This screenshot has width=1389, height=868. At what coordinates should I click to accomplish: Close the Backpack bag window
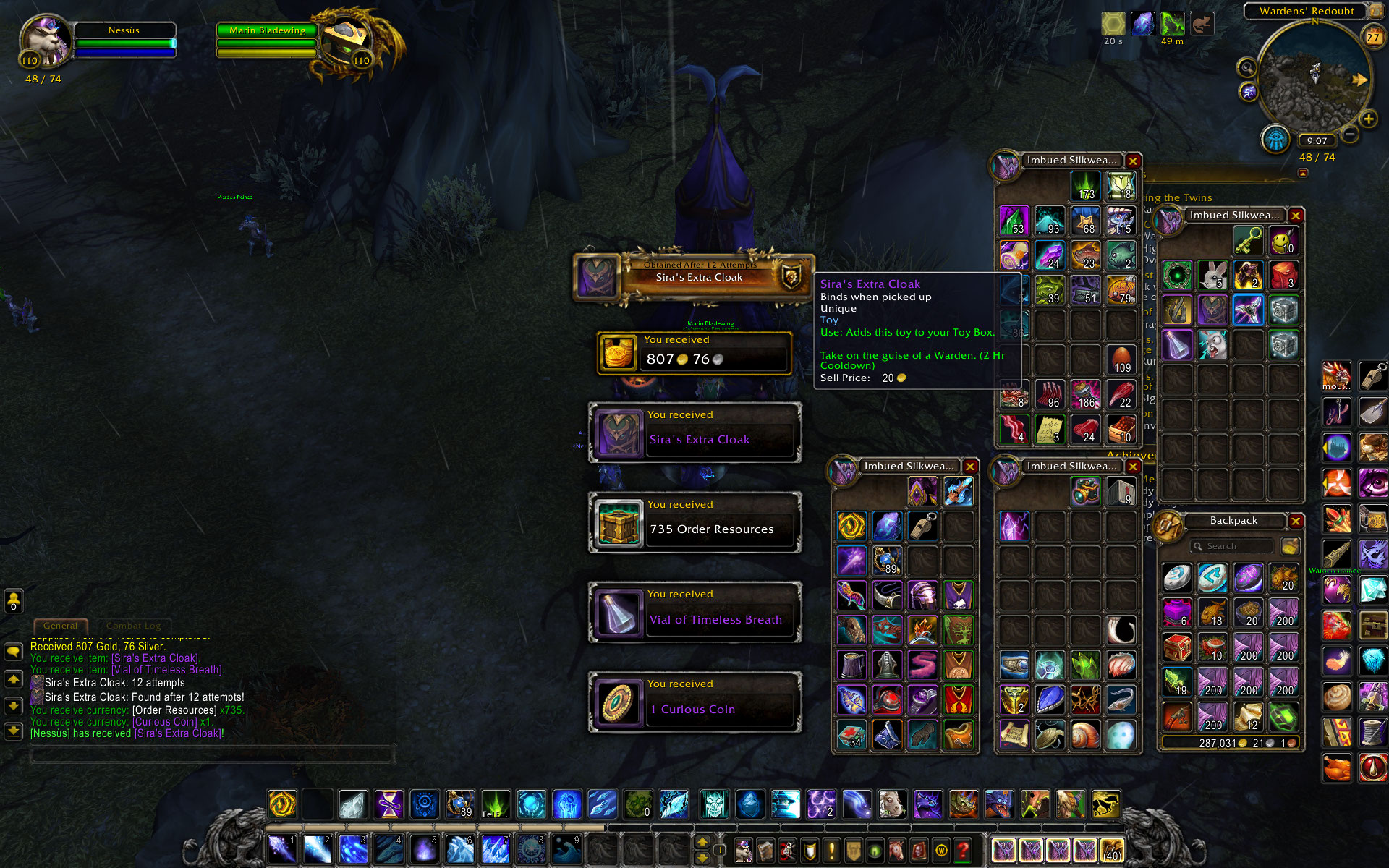point(1296,522)
